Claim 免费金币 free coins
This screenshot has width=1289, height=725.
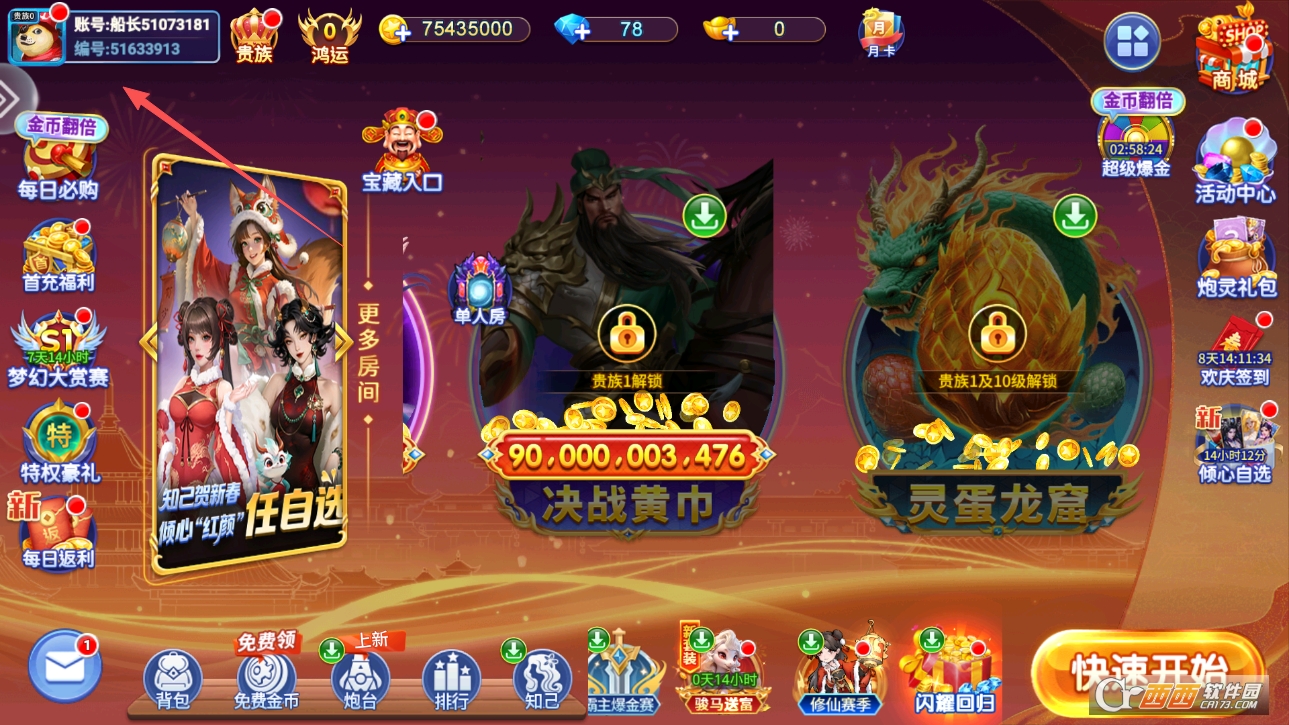coord(266,678)
